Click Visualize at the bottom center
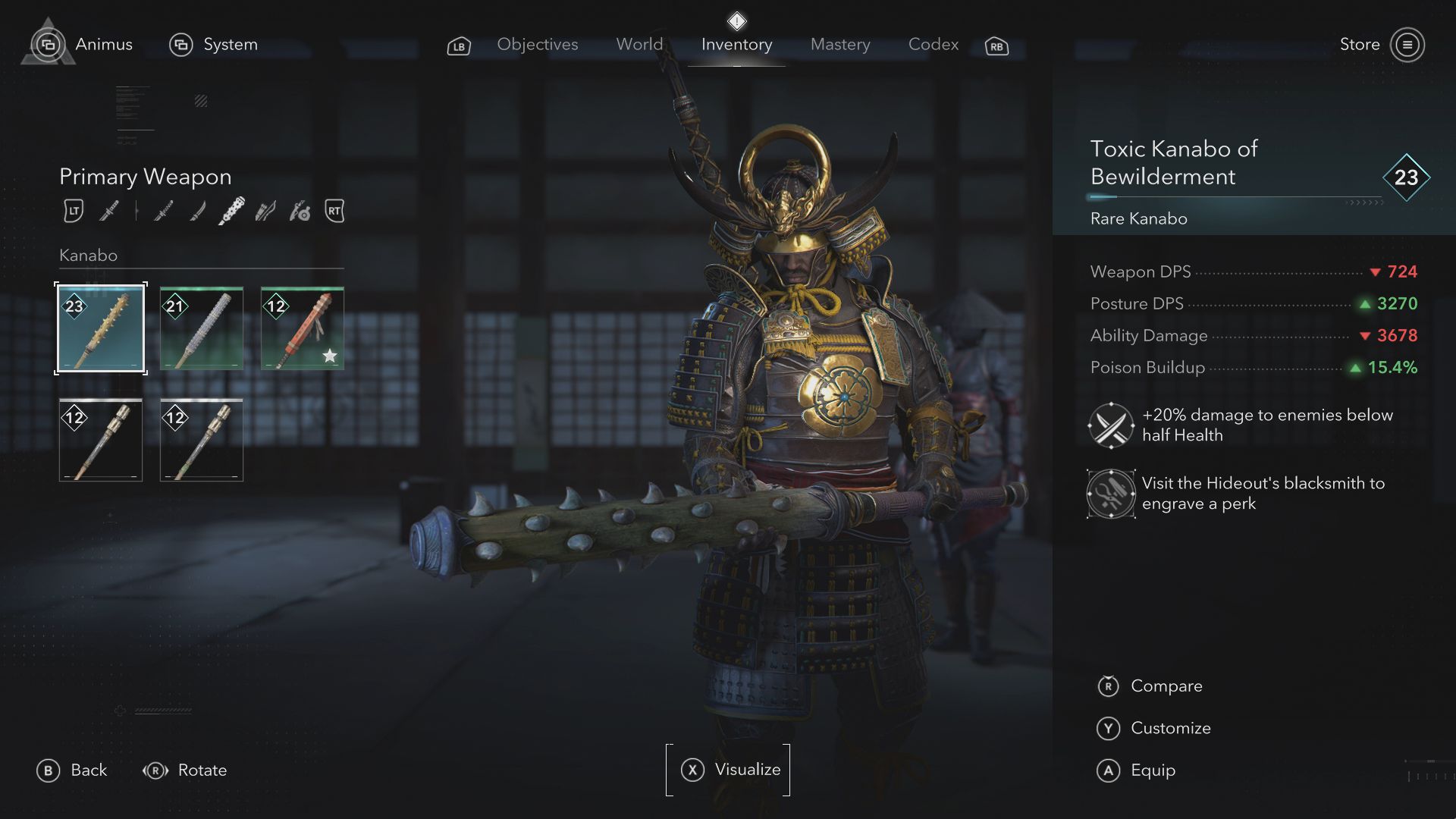The height and width of the screenshot is (819, 1456). (x=729, y=770)
